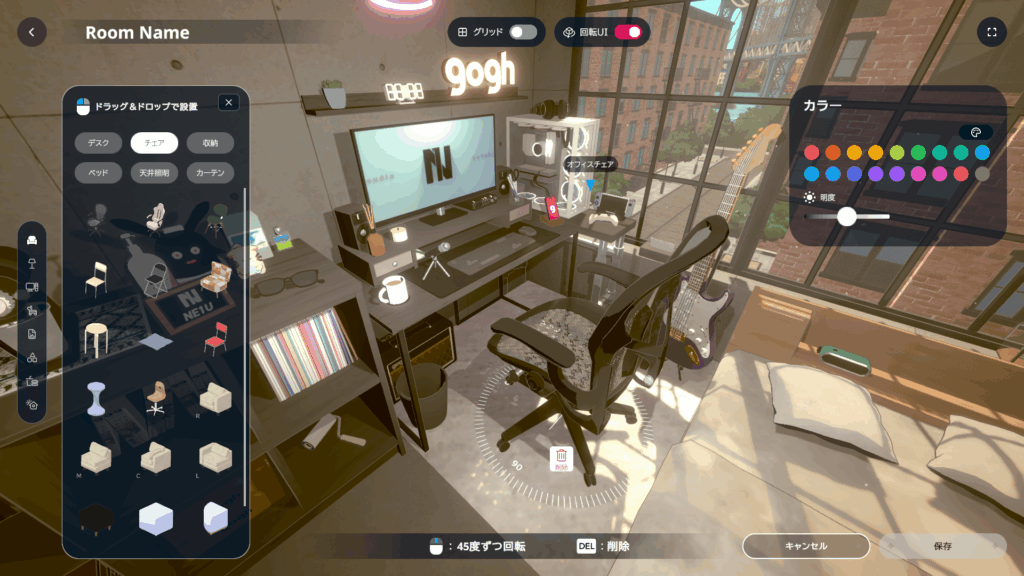Go back using the top-left arrow button
The image size is (1024, 576).
click(31, 32)
